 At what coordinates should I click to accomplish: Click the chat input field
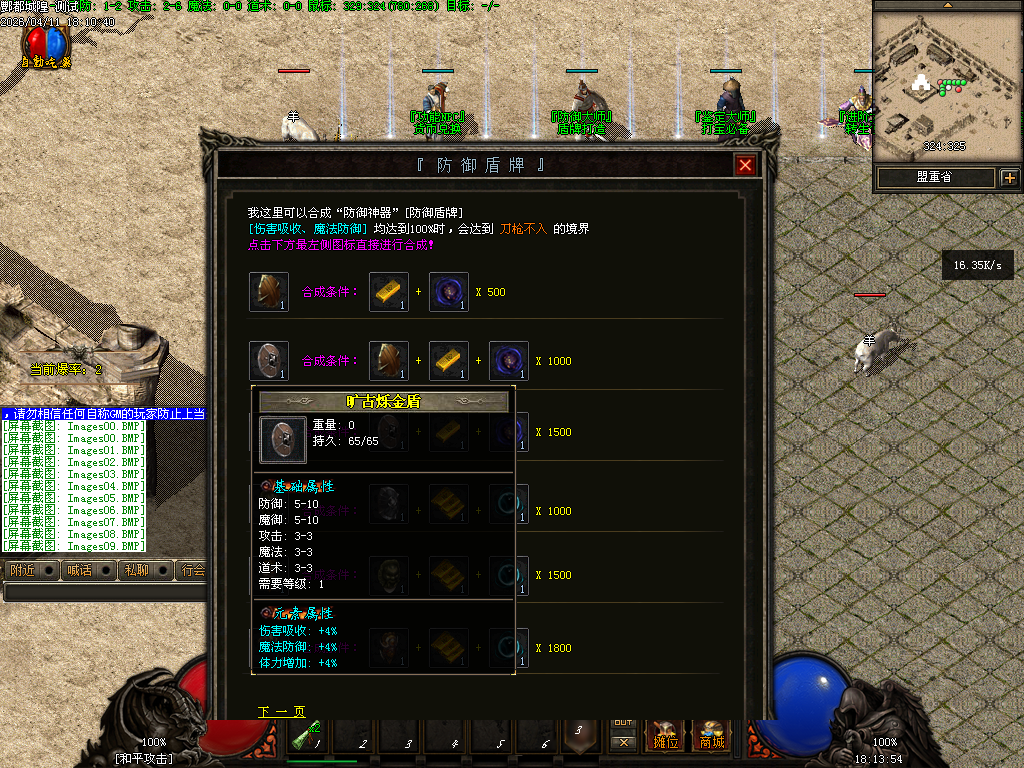pos(100,592)
